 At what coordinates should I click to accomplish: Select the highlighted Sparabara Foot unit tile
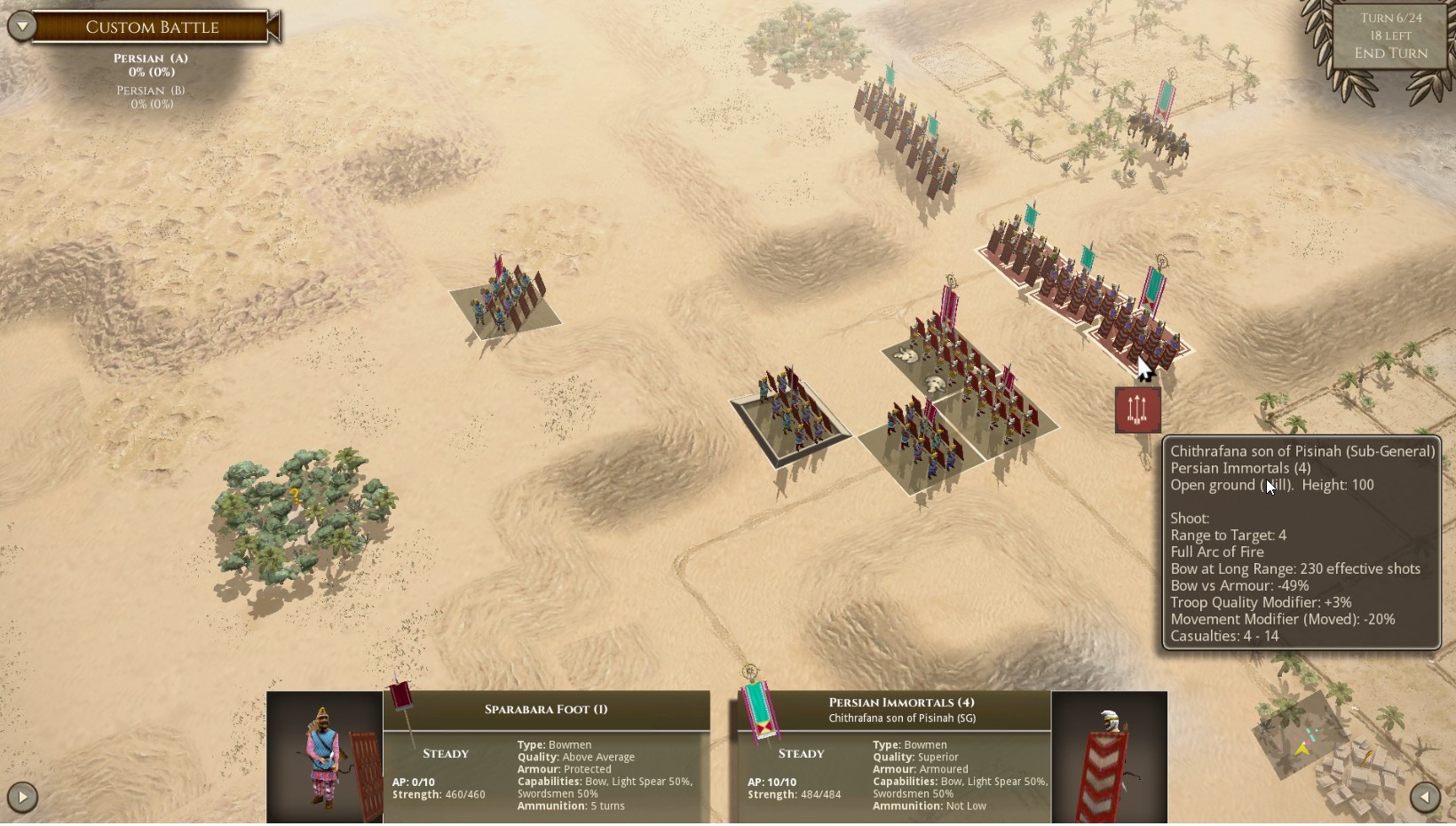click(790, 416)
